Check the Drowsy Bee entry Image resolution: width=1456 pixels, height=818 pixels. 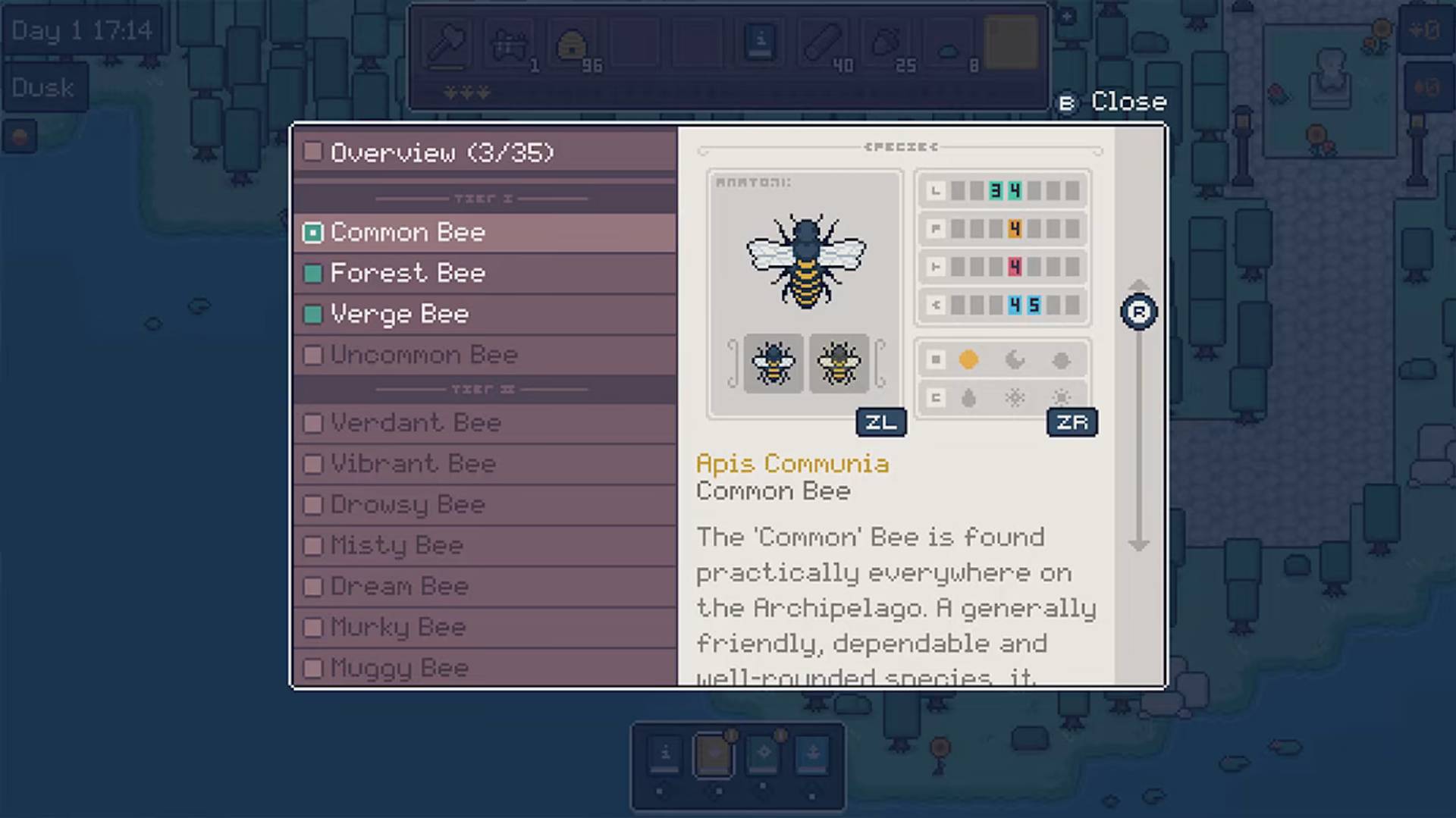pos(313,504)
